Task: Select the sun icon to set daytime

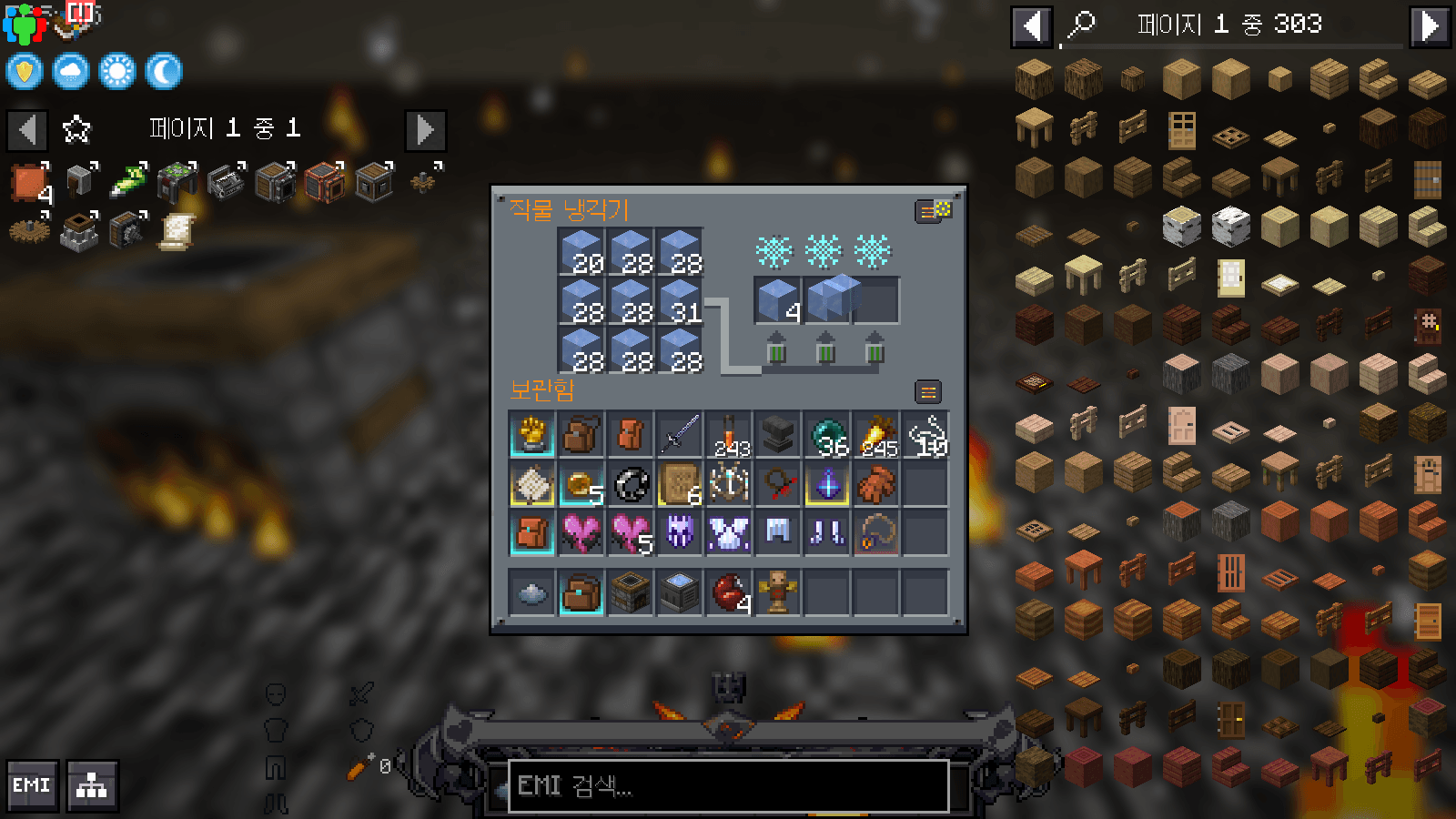Action: coord(116,72)
